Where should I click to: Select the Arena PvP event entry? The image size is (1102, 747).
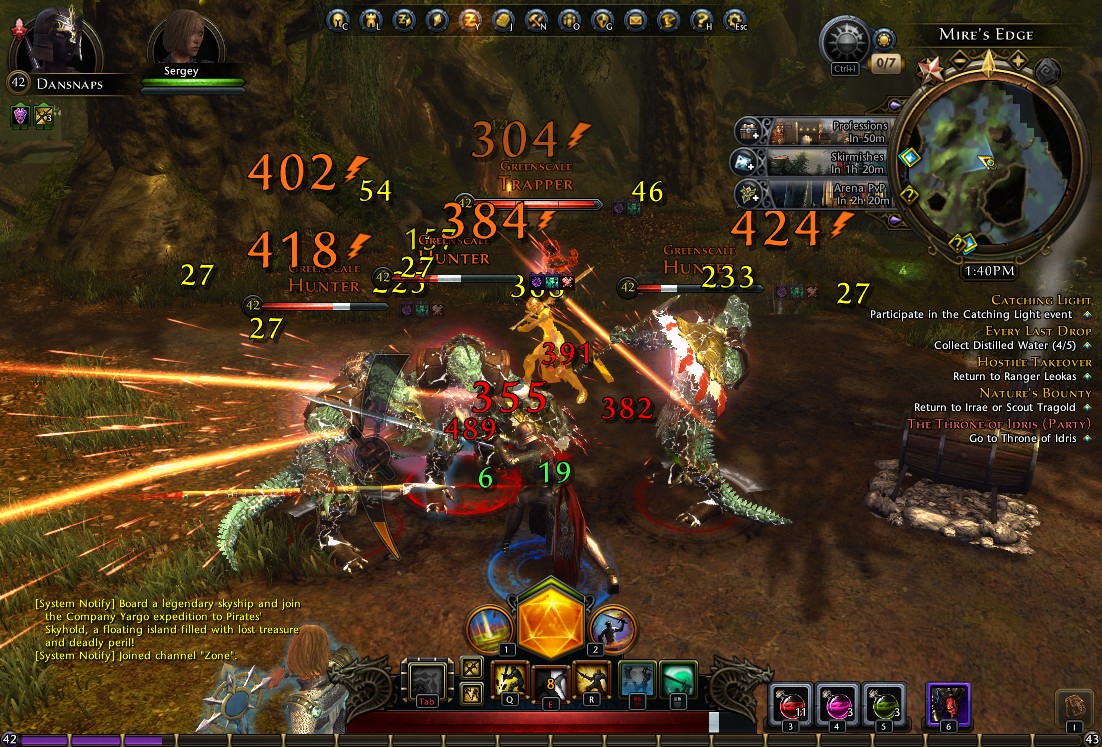812,193
